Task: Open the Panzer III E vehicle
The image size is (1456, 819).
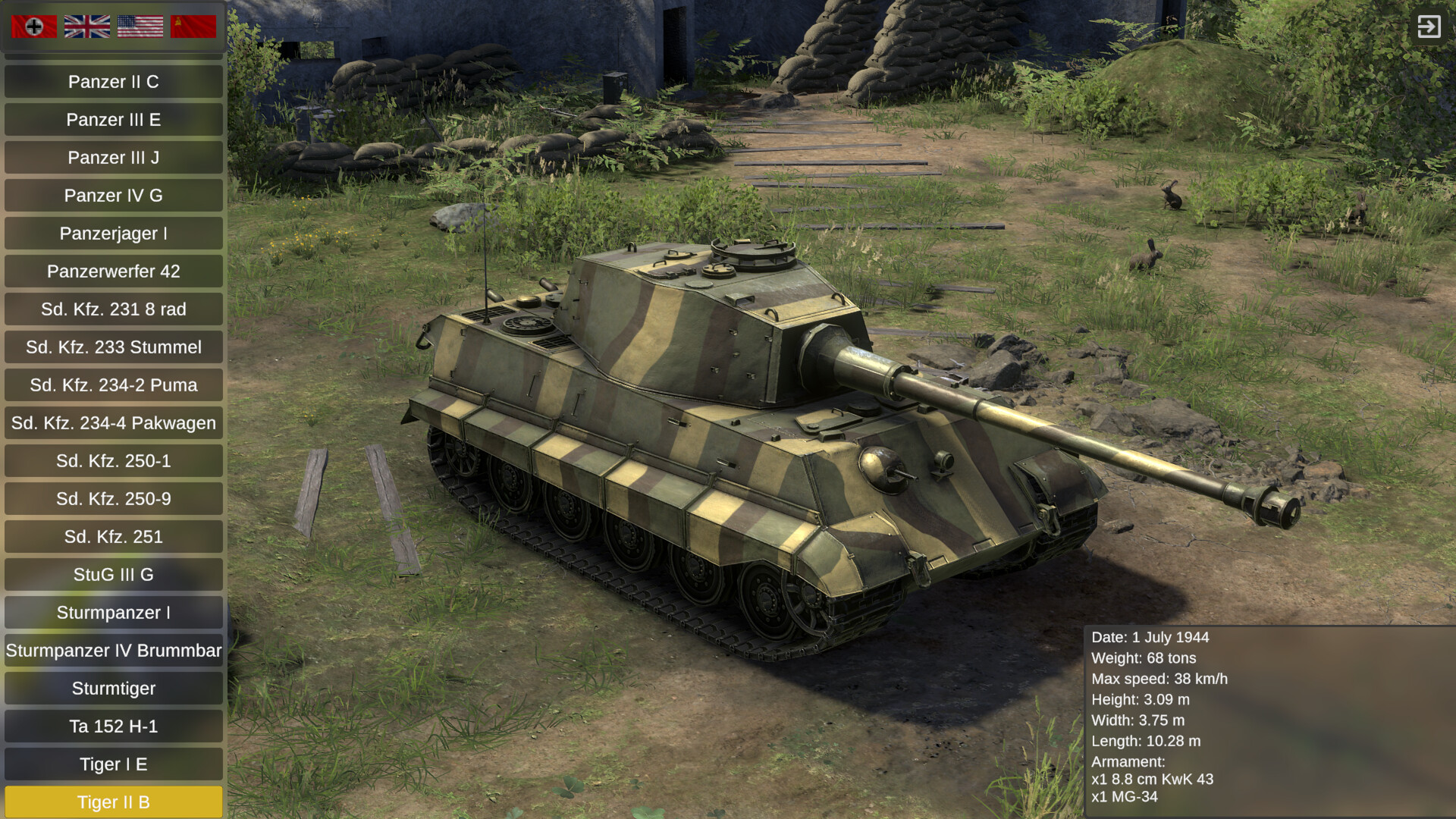Action: (113, 119)
